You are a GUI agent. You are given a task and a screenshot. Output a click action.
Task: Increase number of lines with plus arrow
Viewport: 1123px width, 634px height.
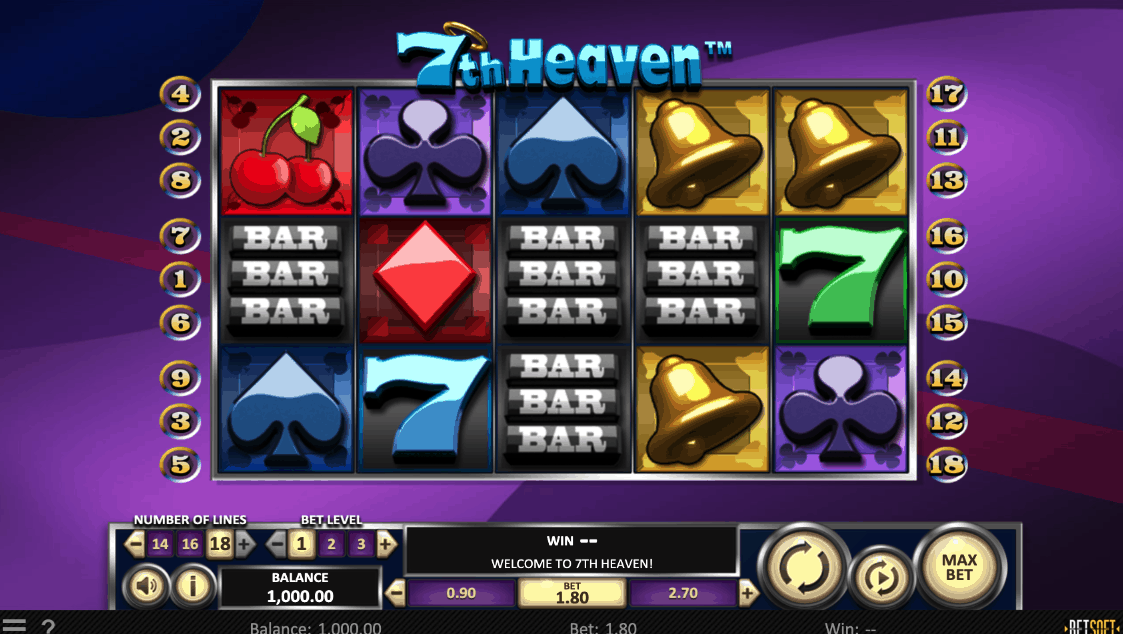point(244,544)
